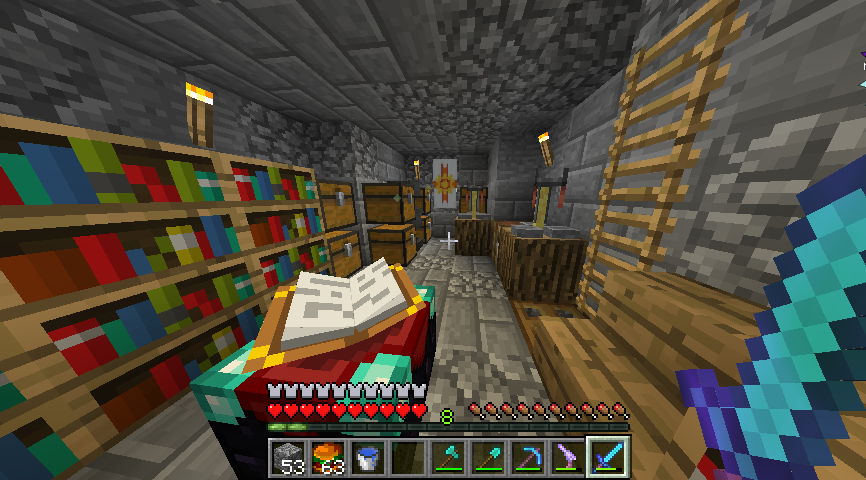Click the selected diamond sword slot
Screen dimensions: 866x480
click(x=608, y=458)
